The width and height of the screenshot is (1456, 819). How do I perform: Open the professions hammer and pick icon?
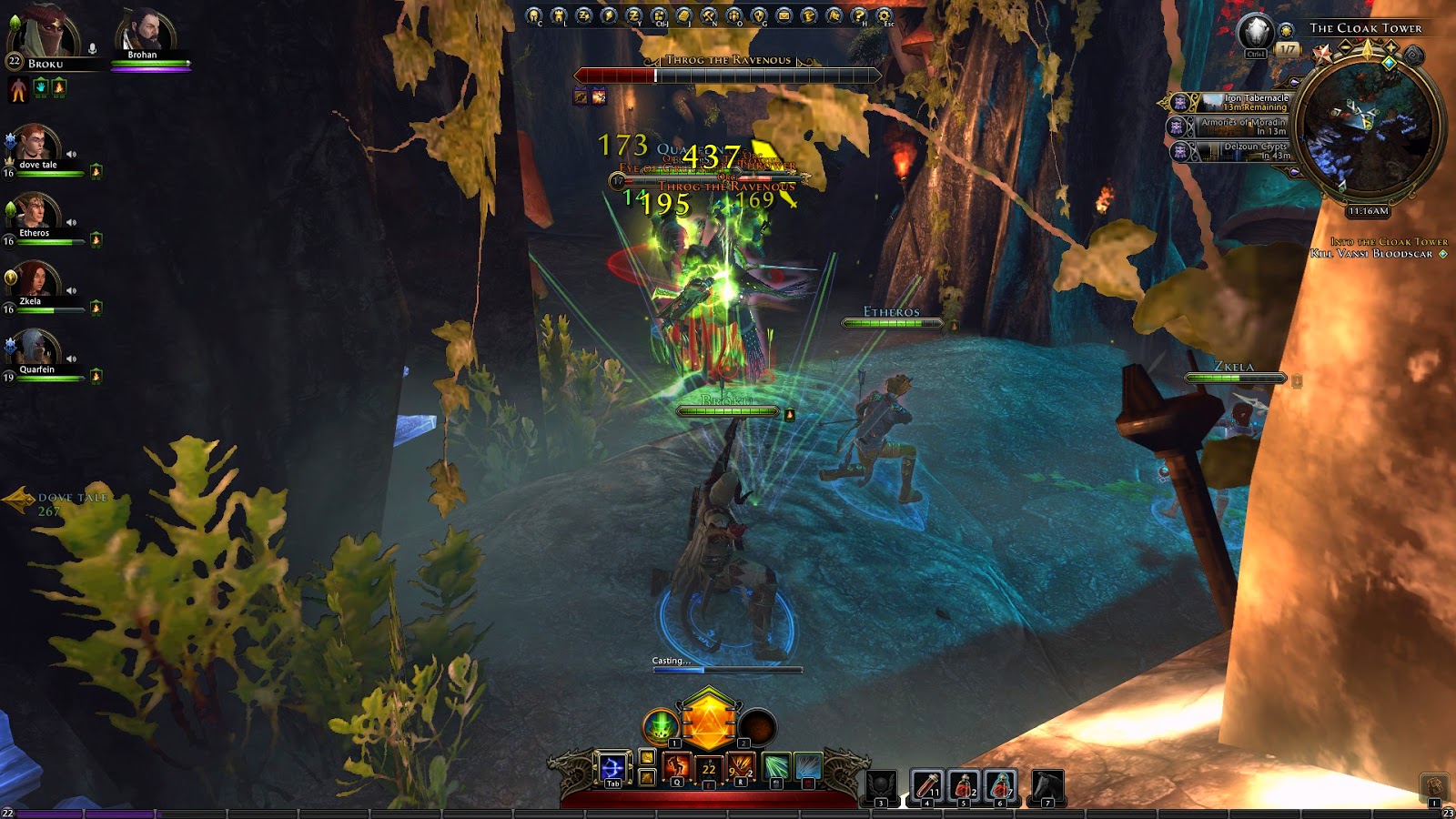[709, 15]
